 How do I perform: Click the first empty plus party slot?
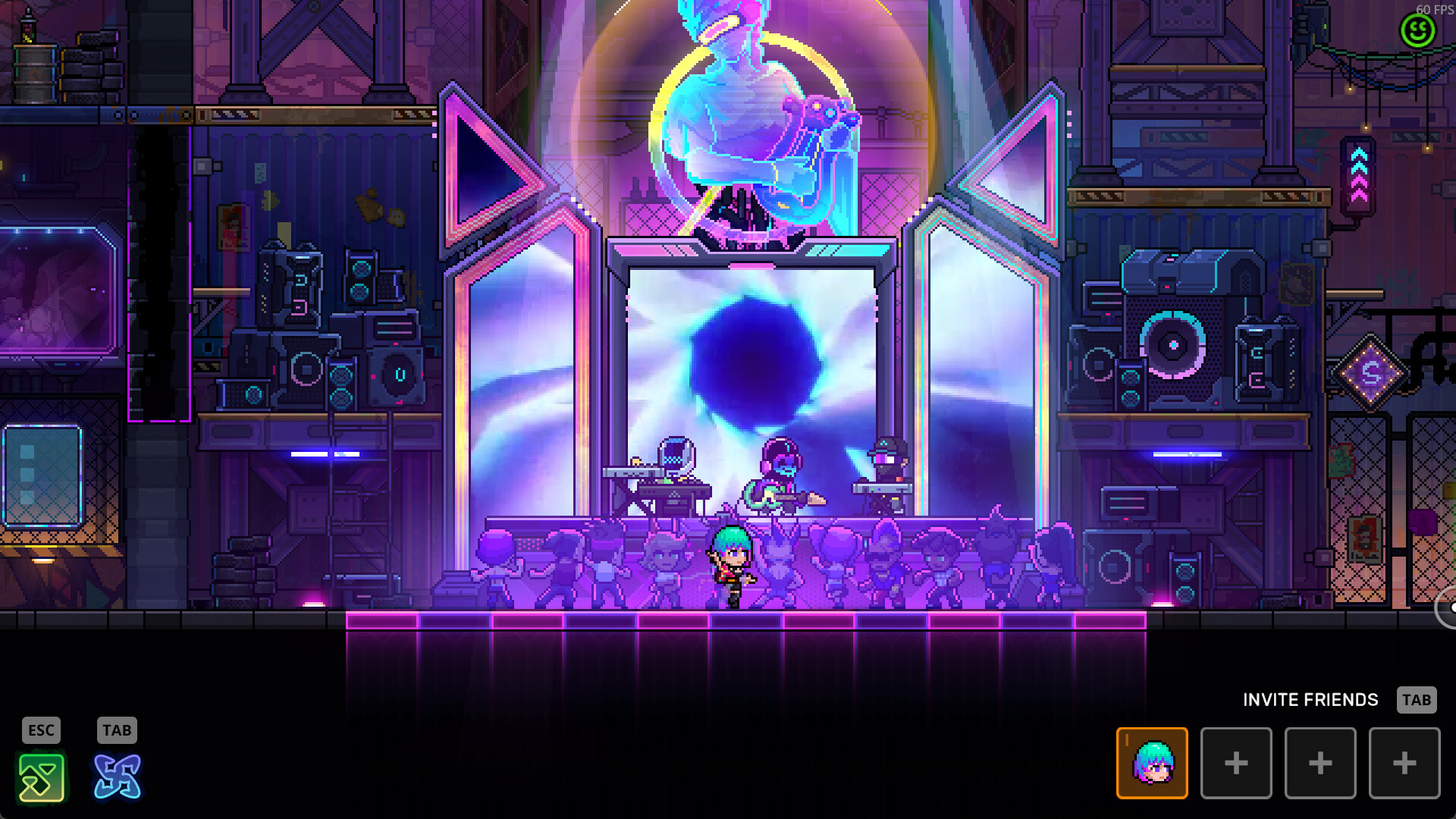[x=1237, y=763]
